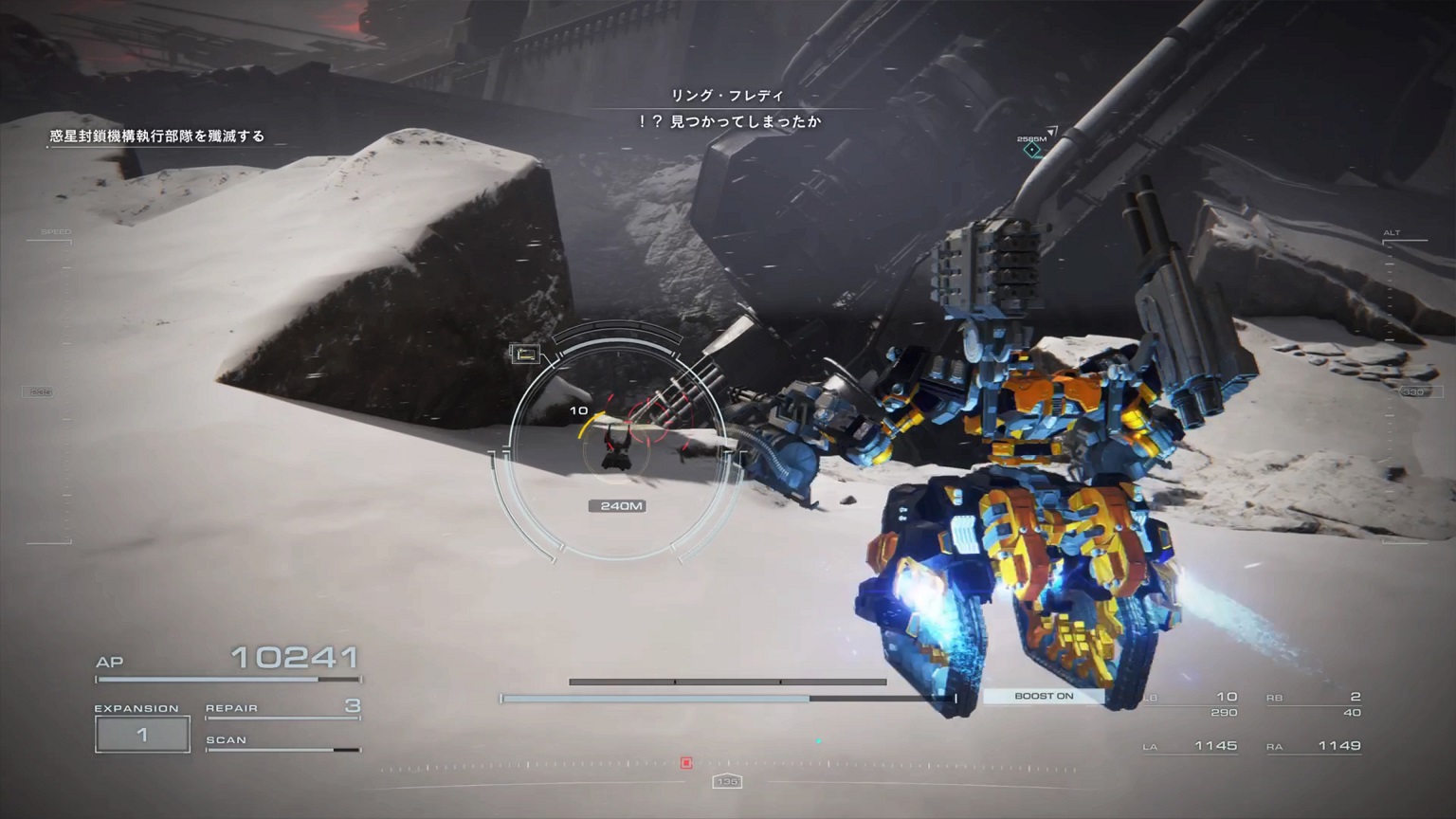Select the red enemy marker on compass

click(x=686, y=763)
